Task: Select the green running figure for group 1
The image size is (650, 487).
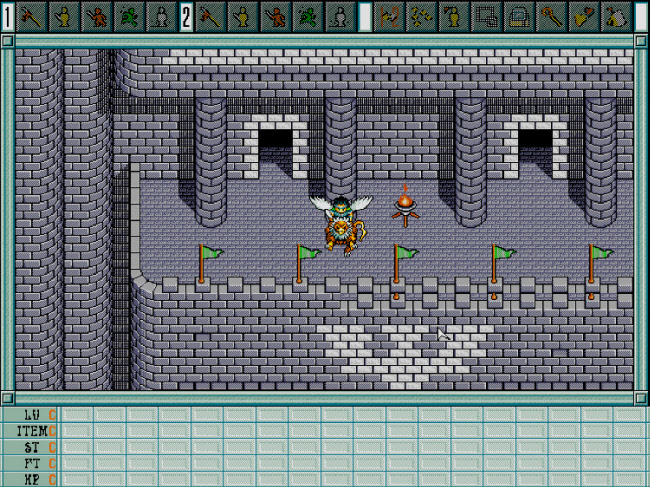Action: (128, 15)
